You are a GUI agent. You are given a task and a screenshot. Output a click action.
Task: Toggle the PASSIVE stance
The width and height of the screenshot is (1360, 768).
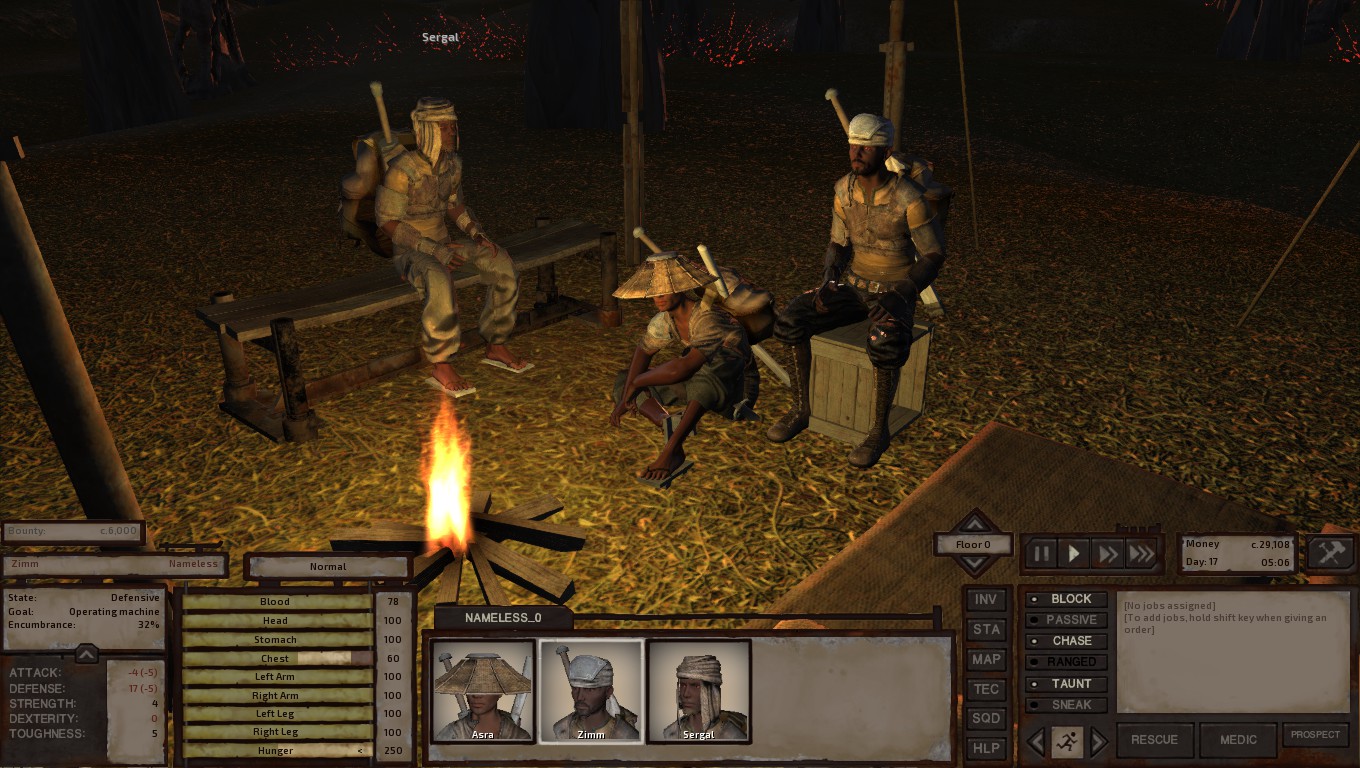click(1067, 620)
